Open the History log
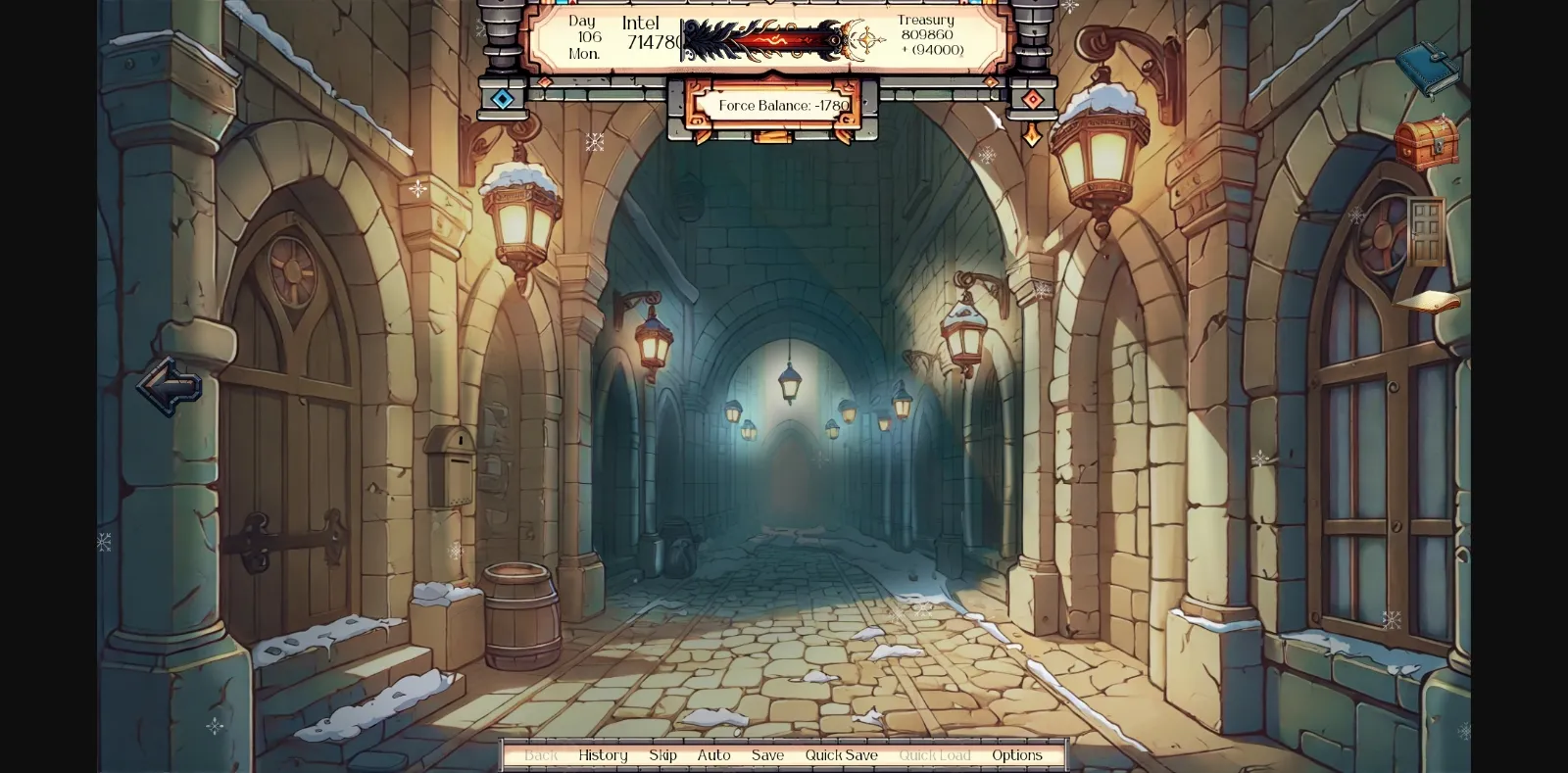 603,755
